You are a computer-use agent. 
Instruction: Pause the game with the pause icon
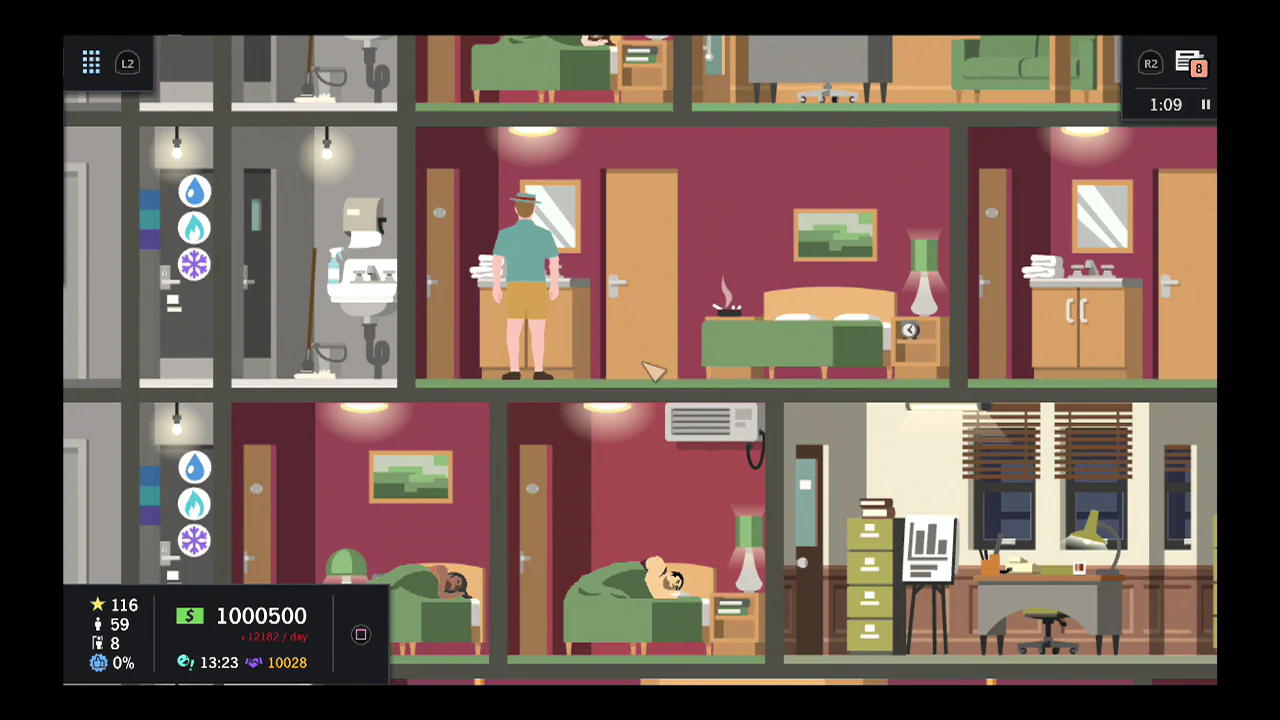pyautogui.click(x=1206, y=104)
